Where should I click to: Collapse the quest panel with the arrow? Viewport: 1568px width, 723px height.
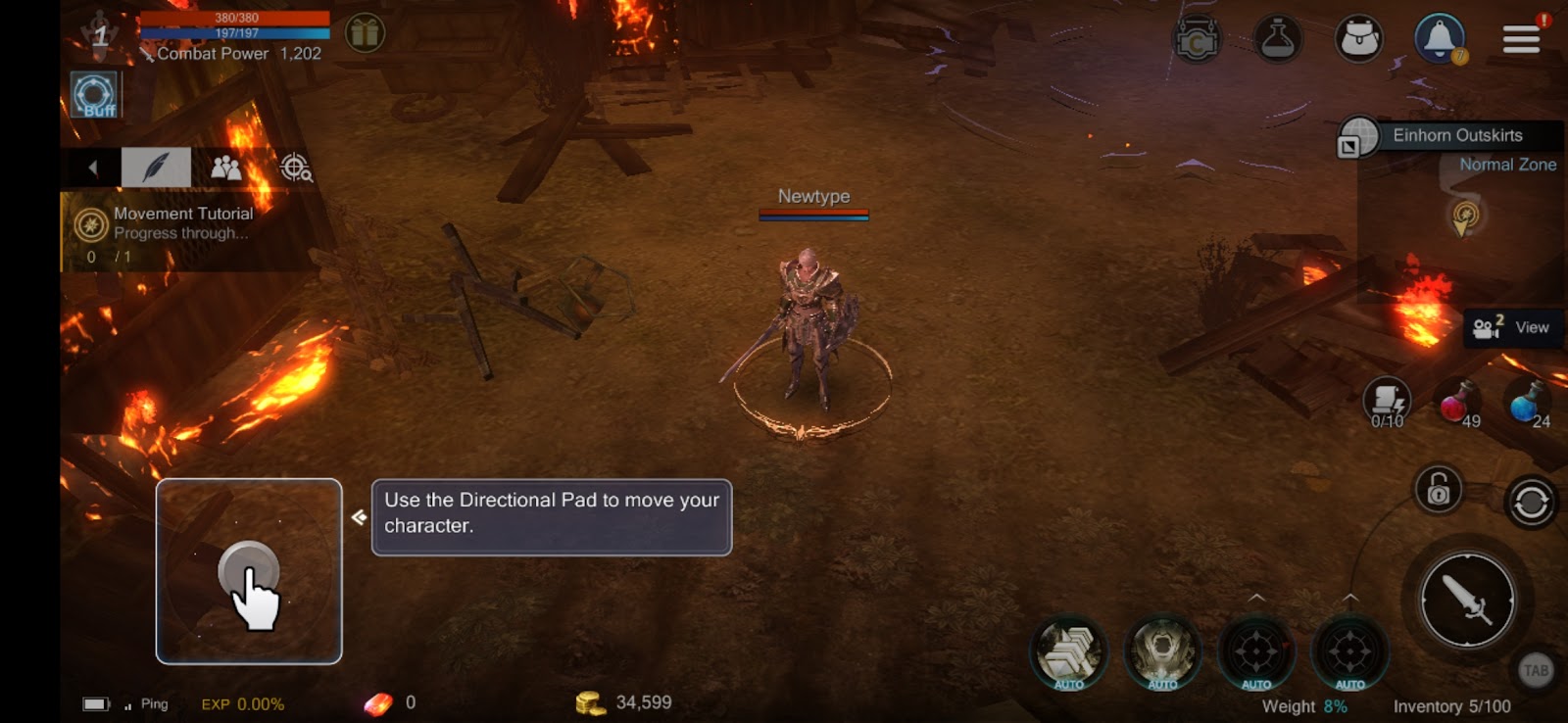[93, 168]
